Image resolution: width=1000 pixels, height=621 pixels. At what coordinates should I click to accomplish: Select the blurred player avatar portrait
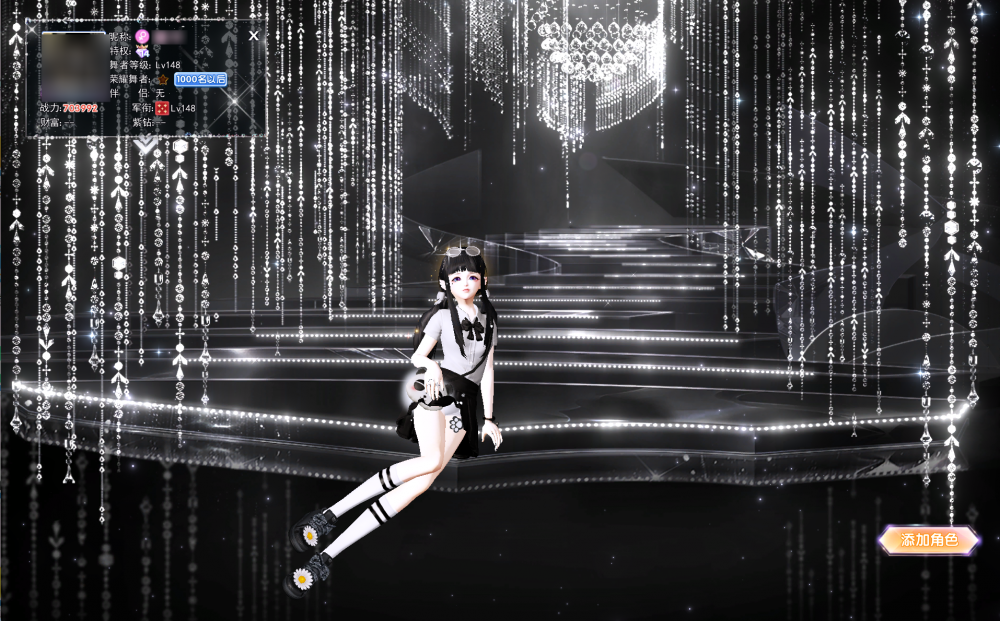(74, 66)
